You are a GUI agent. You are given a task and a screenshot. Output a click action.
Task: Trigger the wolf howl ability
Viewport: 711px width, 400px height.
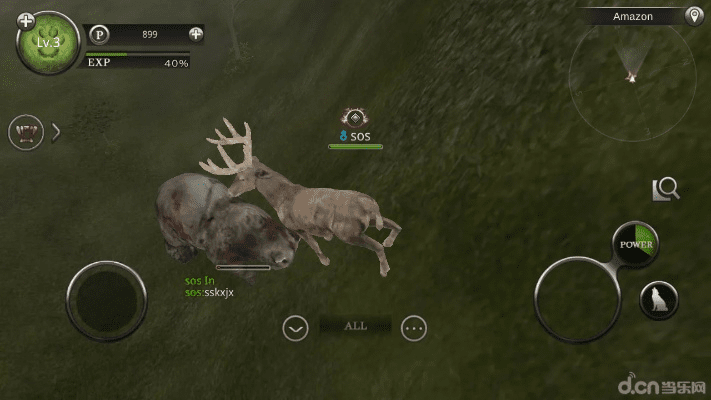tap(659, 299)
